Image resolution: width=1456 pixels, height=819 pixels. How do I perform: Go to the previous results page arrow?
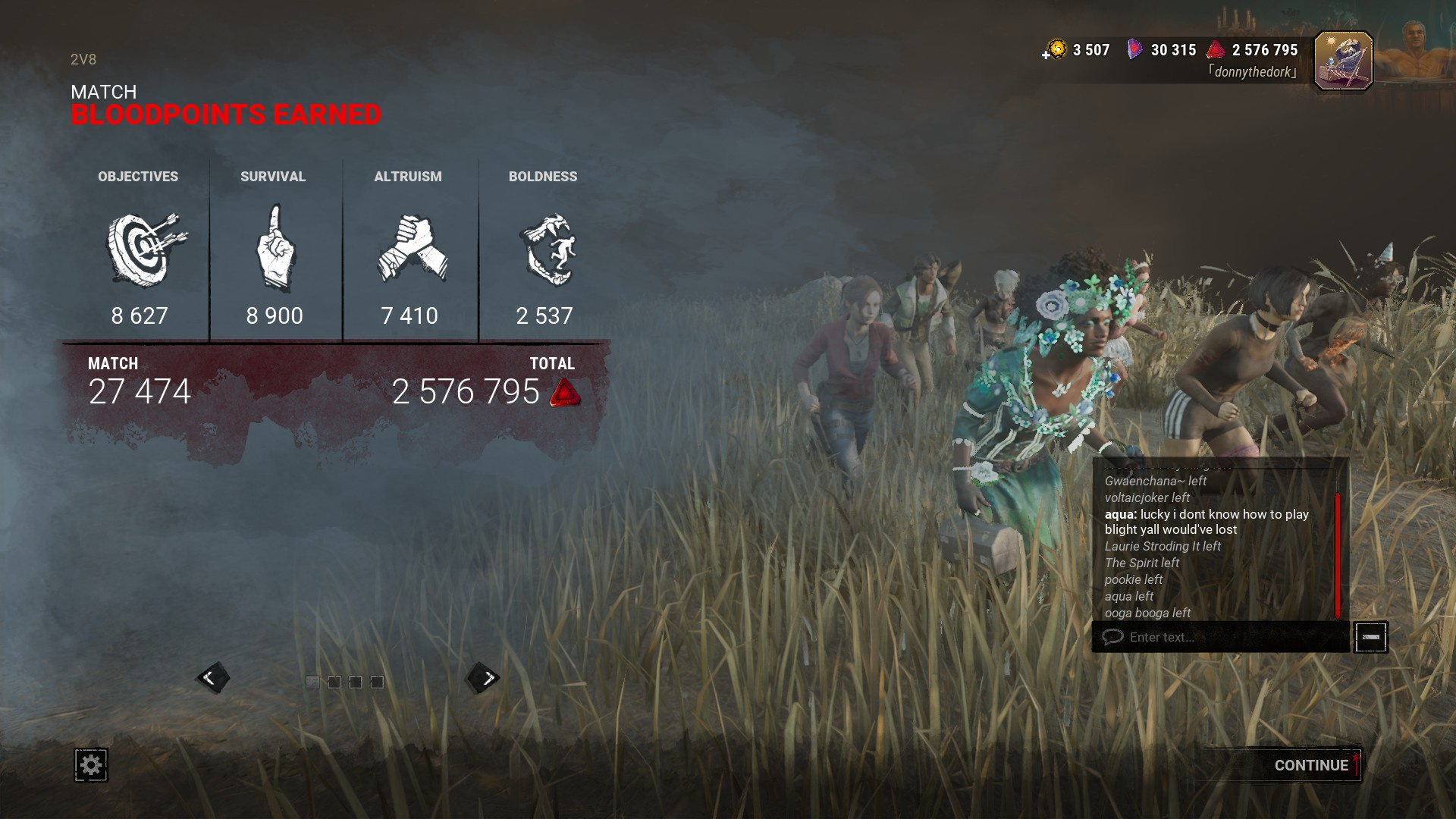coord(212,678)
